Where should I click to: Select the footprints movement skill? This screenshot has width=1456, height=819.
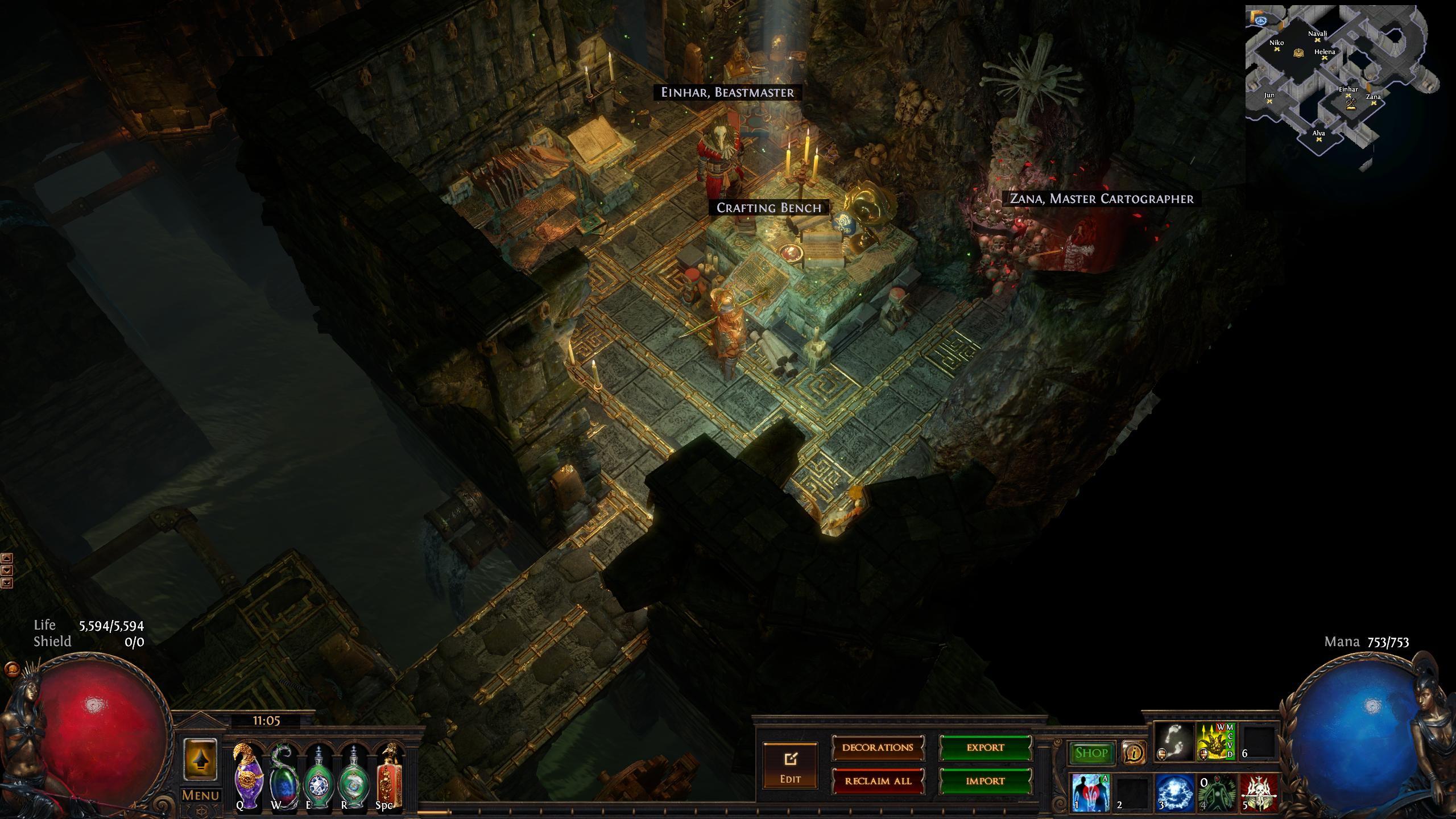[1174, 742]
